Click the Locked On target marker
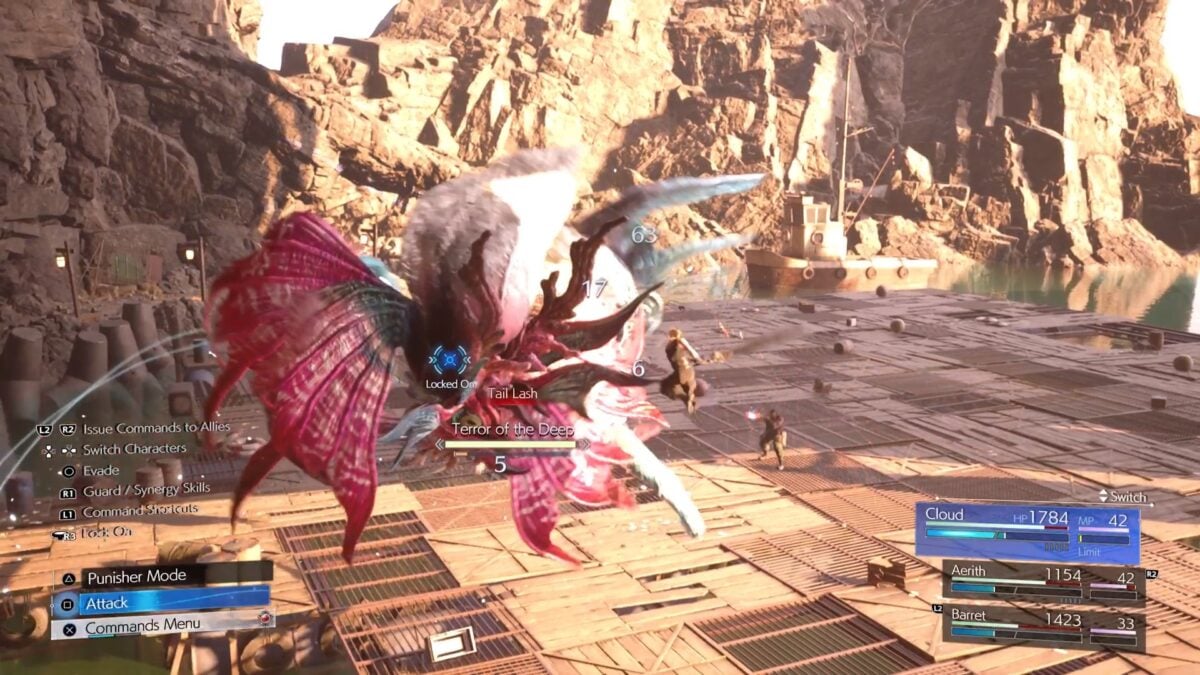This screenshot has height=675, width=1200. [x=450, y=361]
